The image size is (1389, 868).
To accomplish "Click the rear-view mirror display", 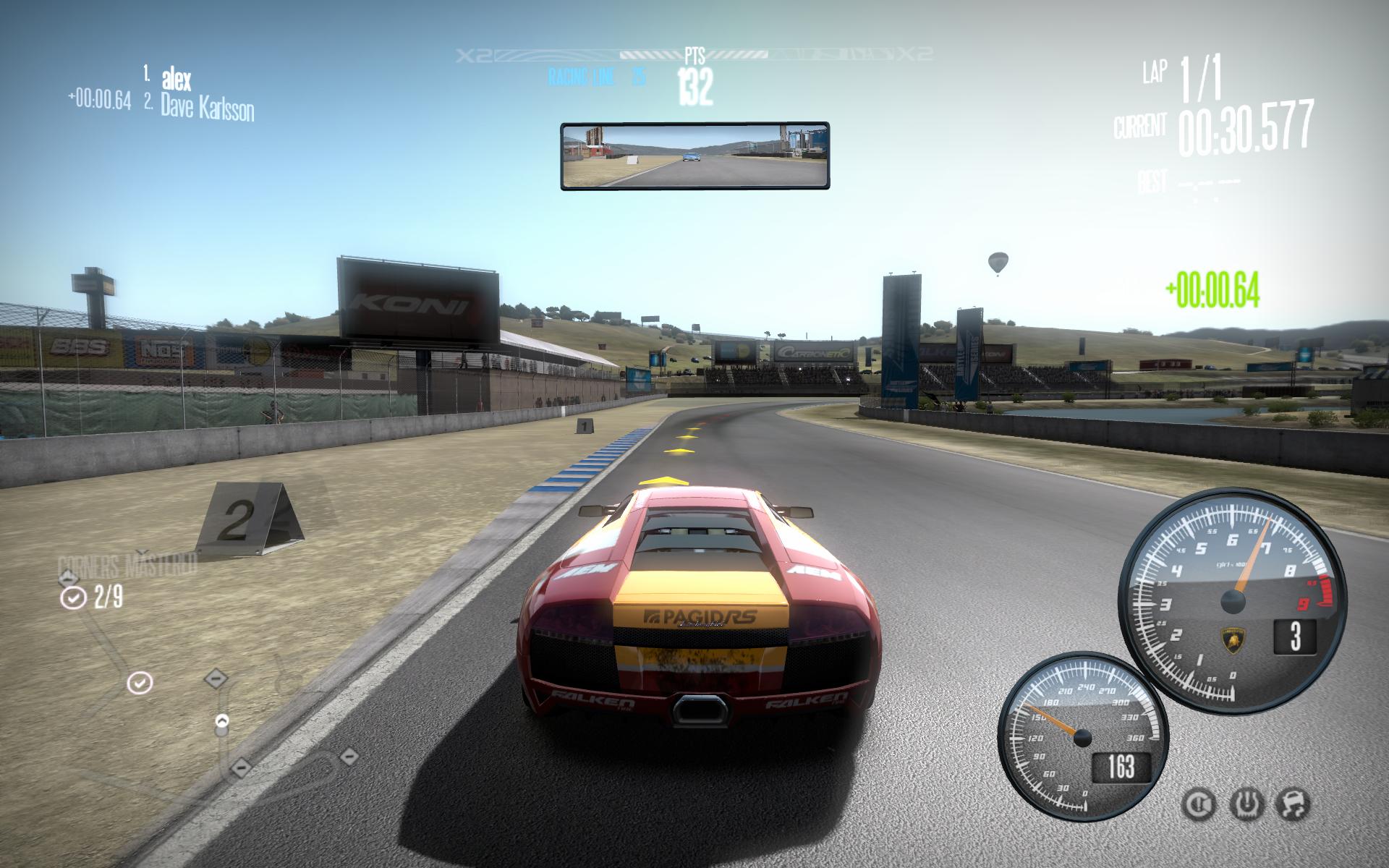I will pyautogui.click(x=694, y=156).
